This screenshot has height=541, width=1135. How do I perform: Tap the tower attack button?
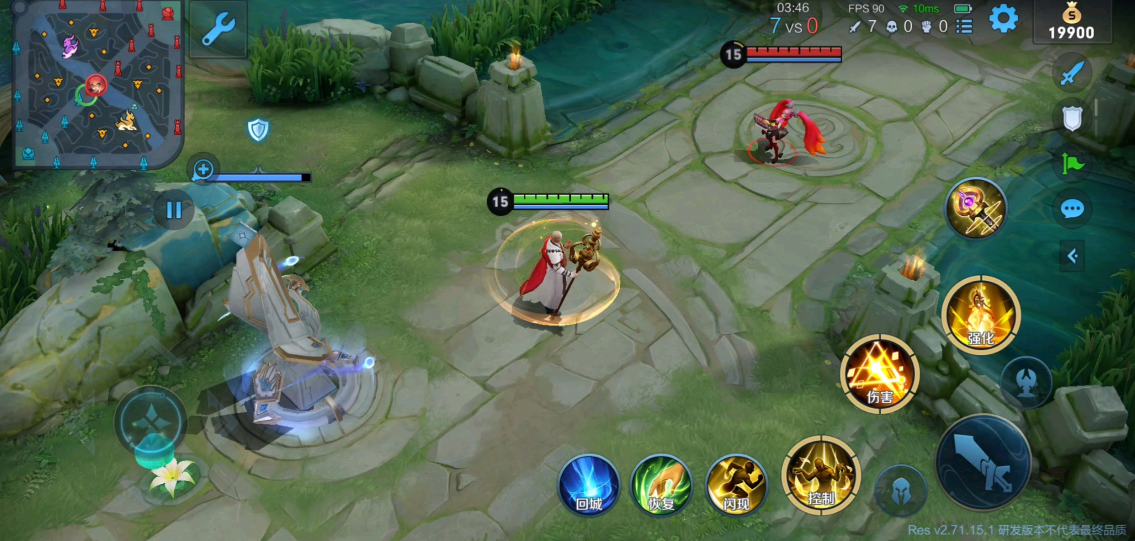click(1026, 382)
